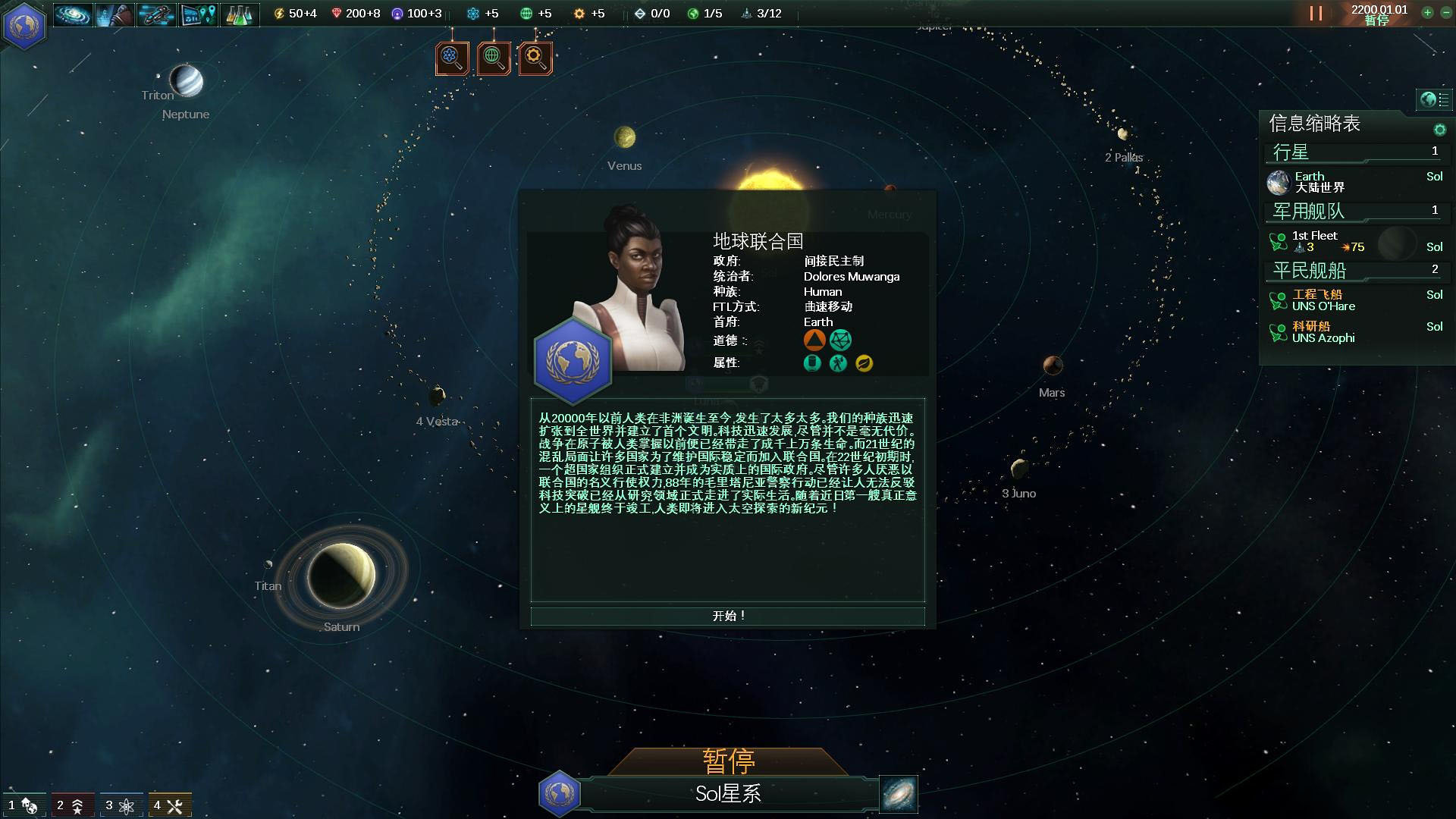Toggle the pause button beside the date
The image size is (1456, 819).
pyautogui.click(x=1316, y=14)
